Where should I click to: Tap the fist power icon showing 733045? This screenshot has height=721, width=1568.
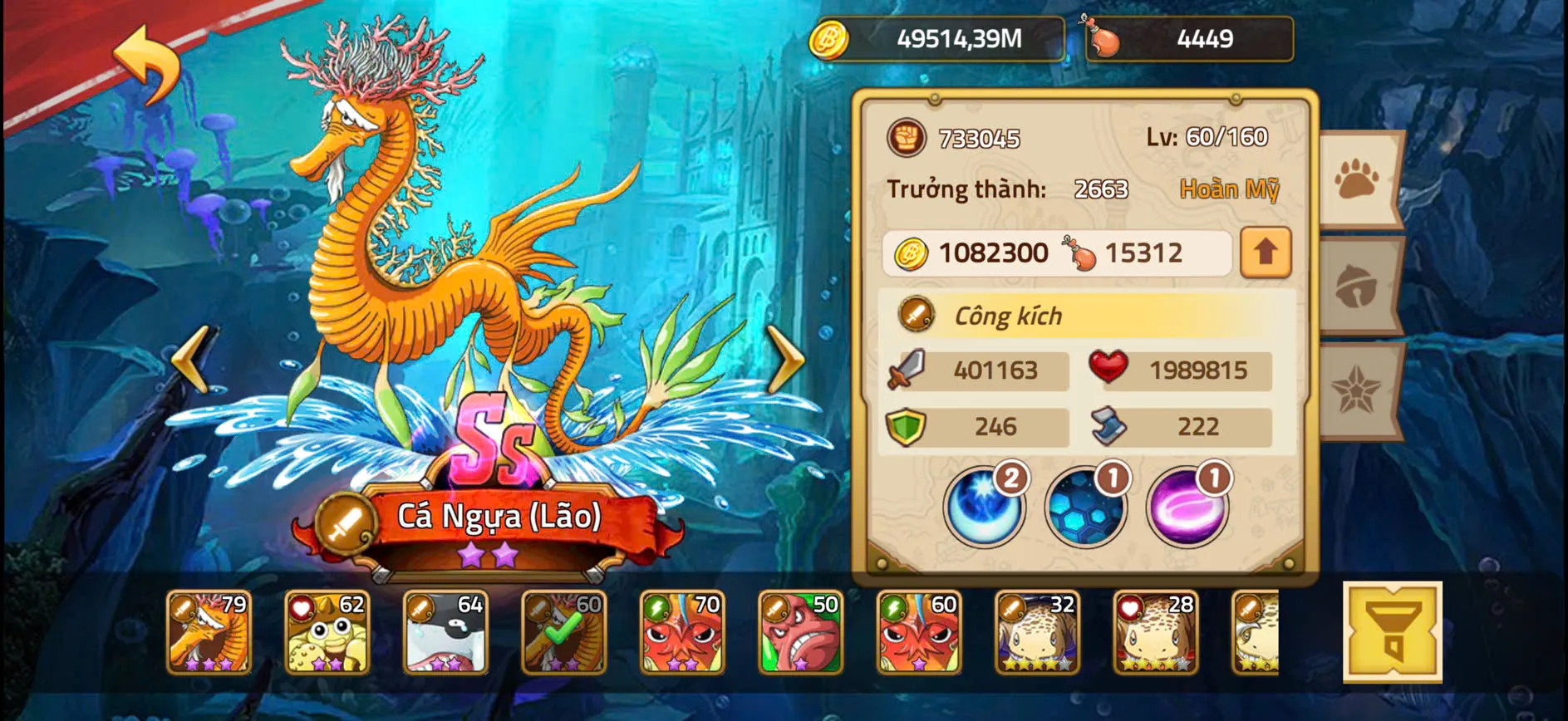(906, 140)
